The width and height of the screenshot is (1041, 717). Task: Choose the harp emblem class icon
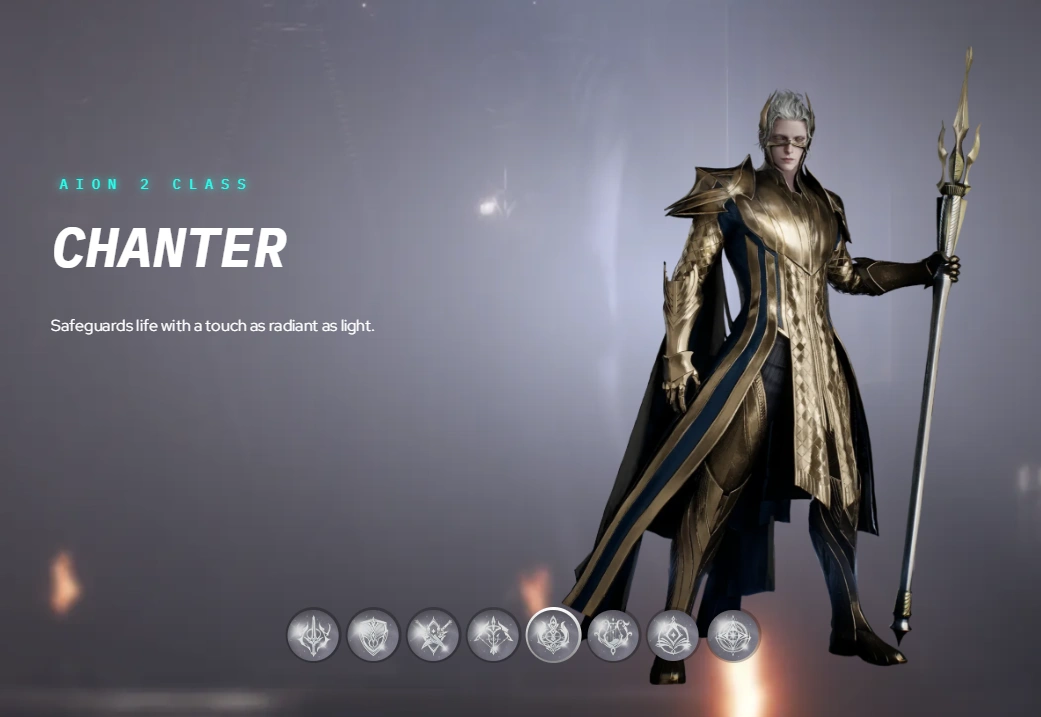pos(613,635)
